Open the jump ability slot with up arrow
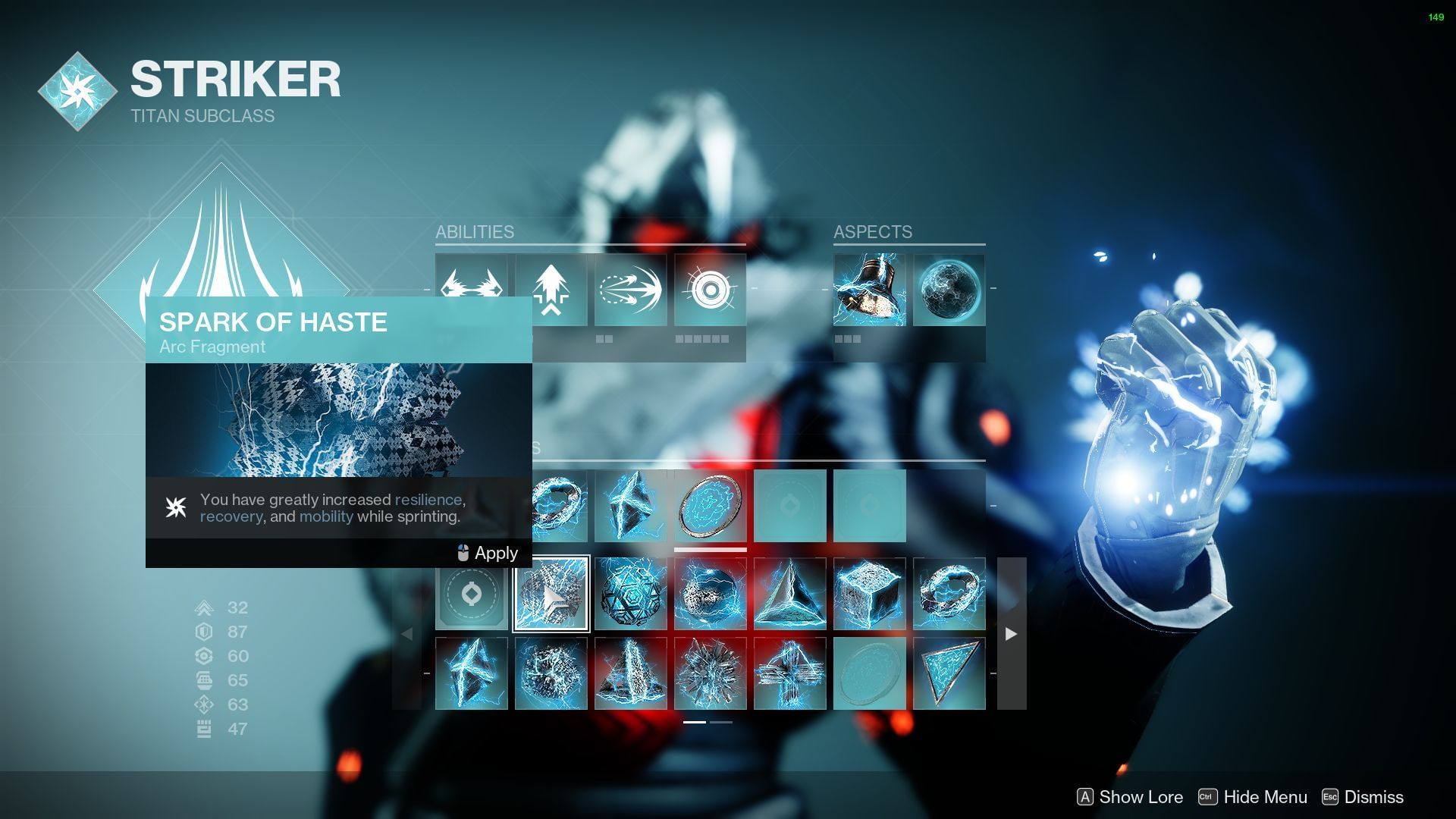Viewport: 1456px width, 819px height. pyautogui.click(x=551, y=290)
